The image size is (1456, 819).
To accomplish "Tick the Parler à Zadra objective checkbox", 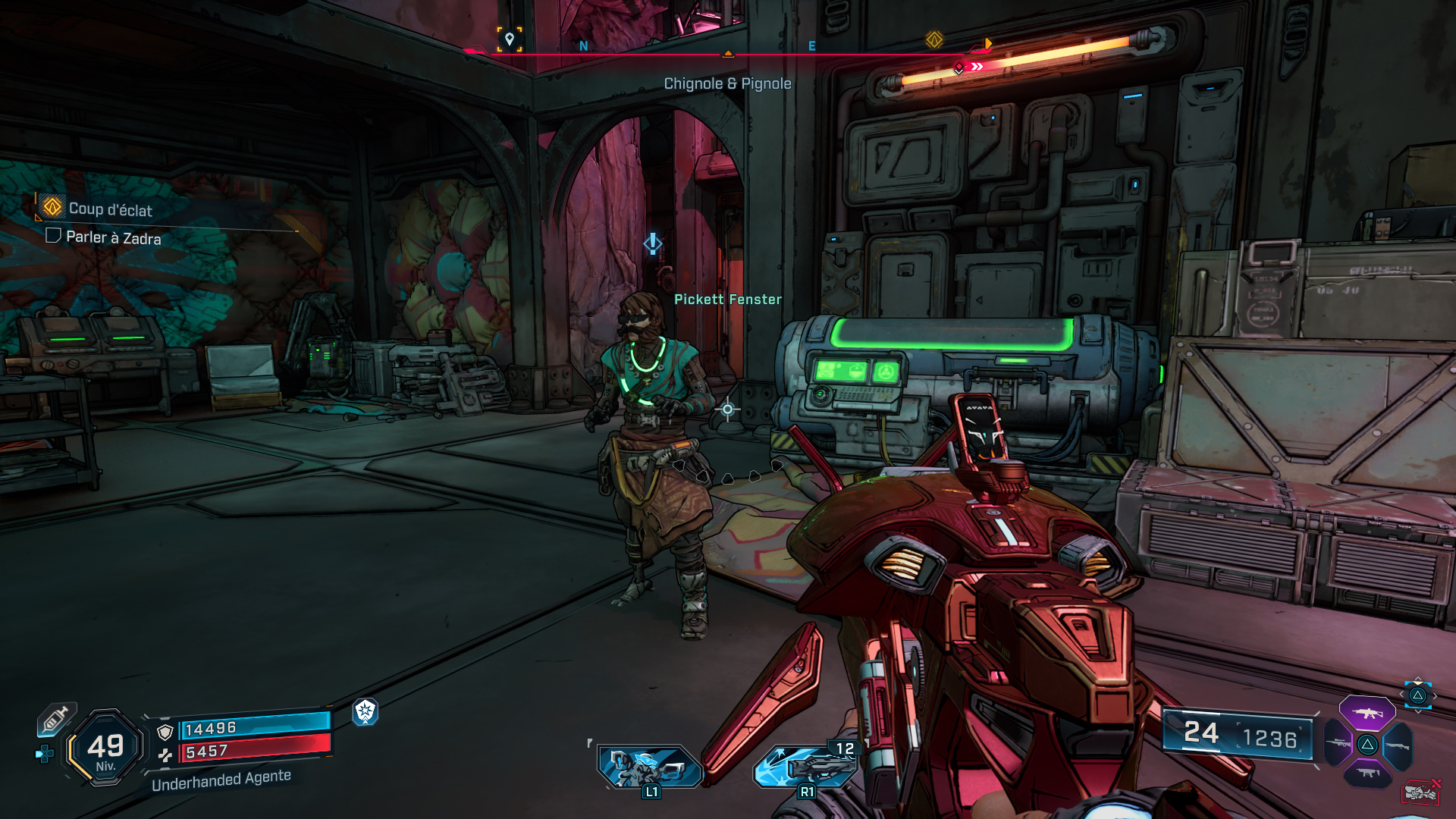I will 53,236.
